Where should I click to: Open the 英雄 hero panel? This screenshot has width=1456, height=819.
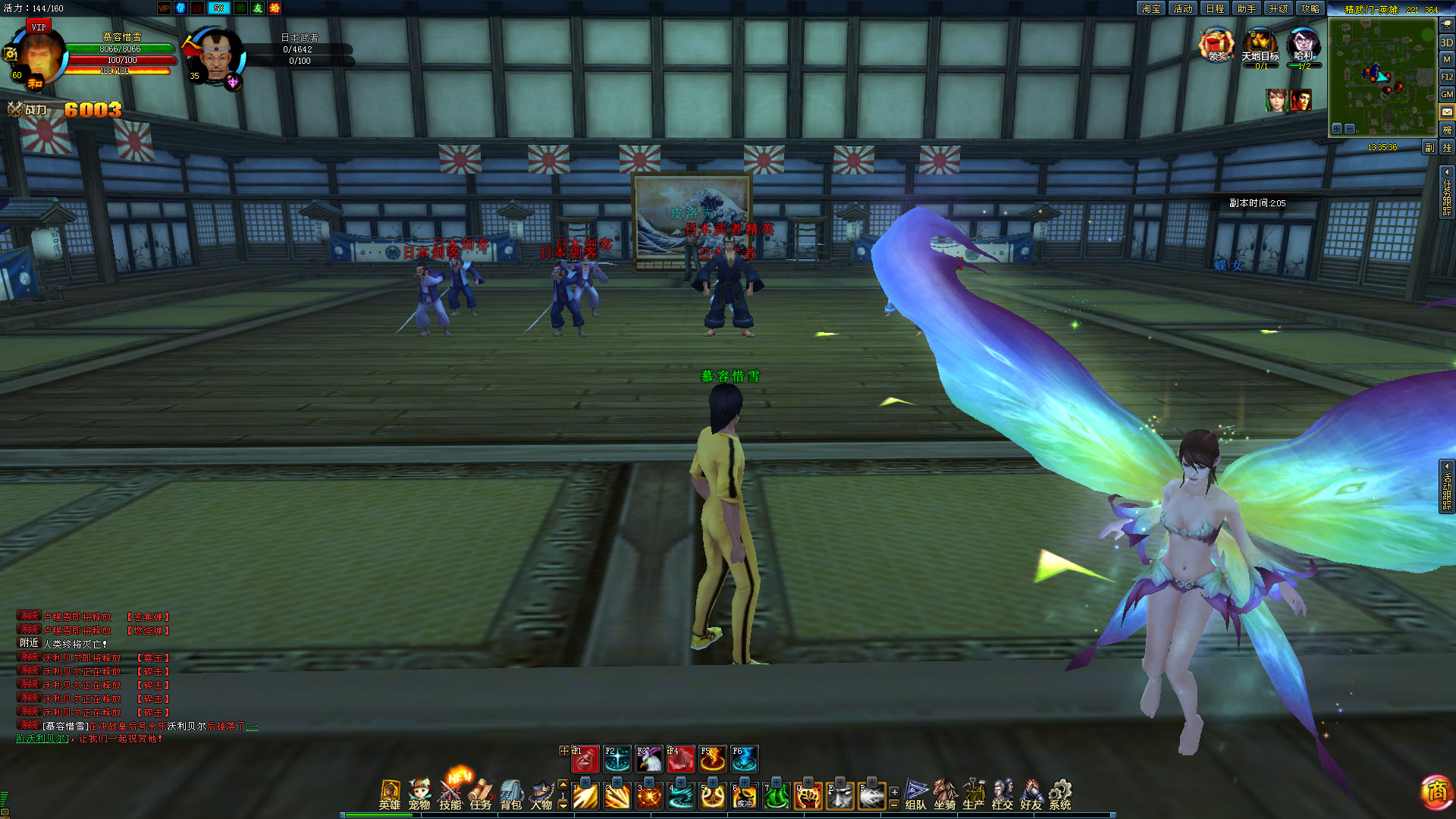390,794
